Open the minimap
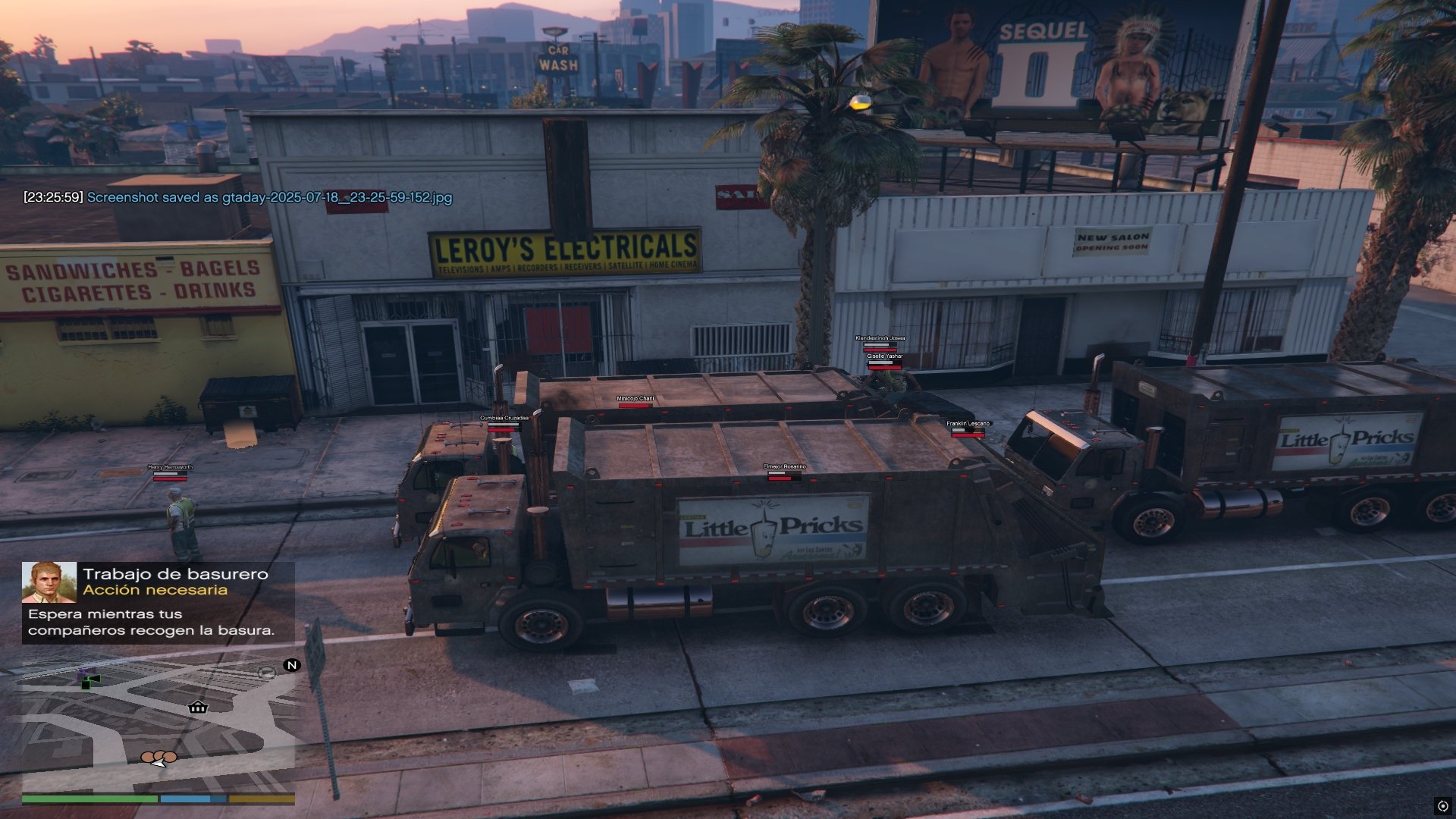1456x819 pixels. pyautogui.click(x=158, y=724)
